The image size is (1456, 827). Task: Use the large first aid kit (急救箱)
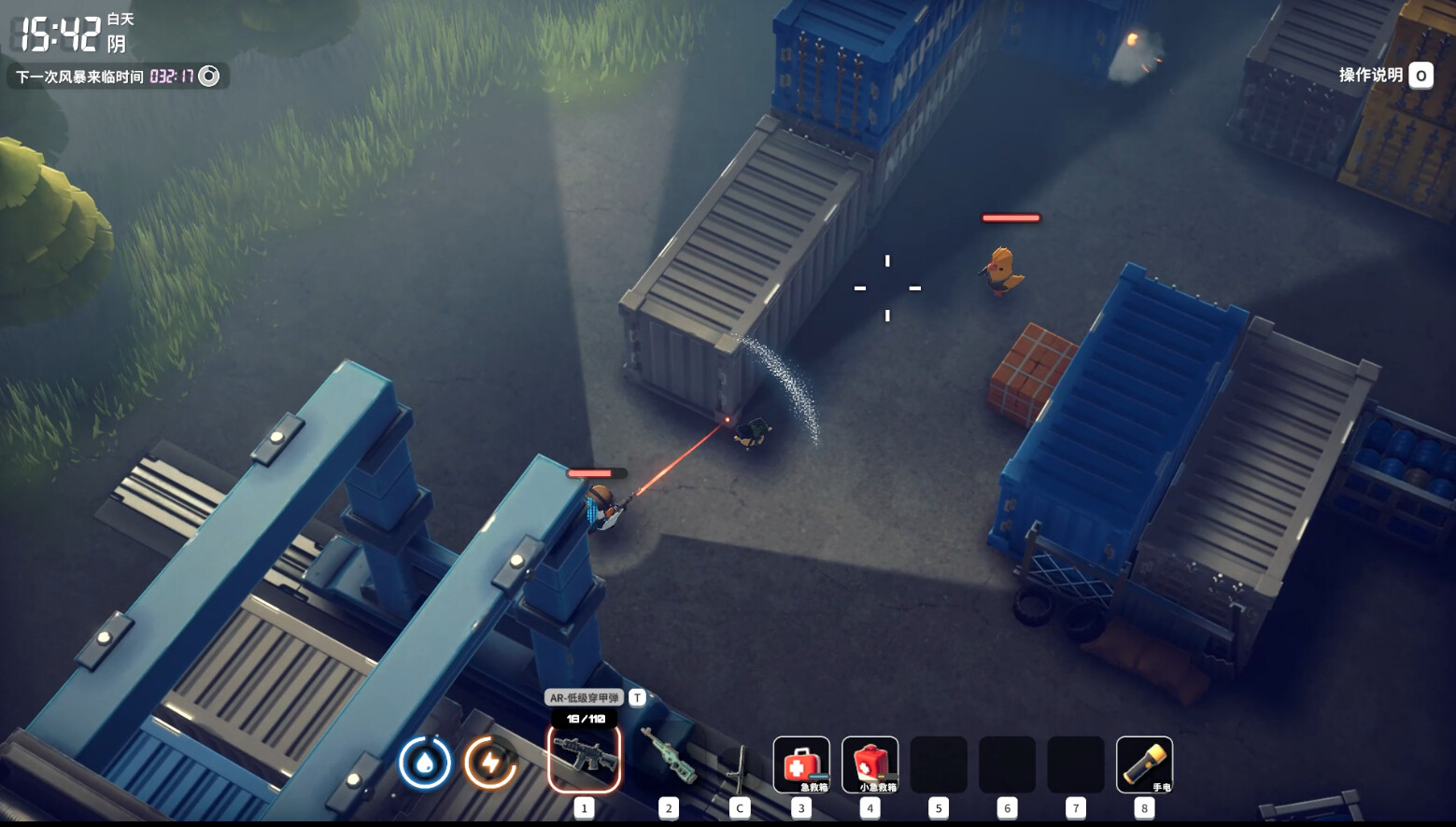tap(800, 764)
